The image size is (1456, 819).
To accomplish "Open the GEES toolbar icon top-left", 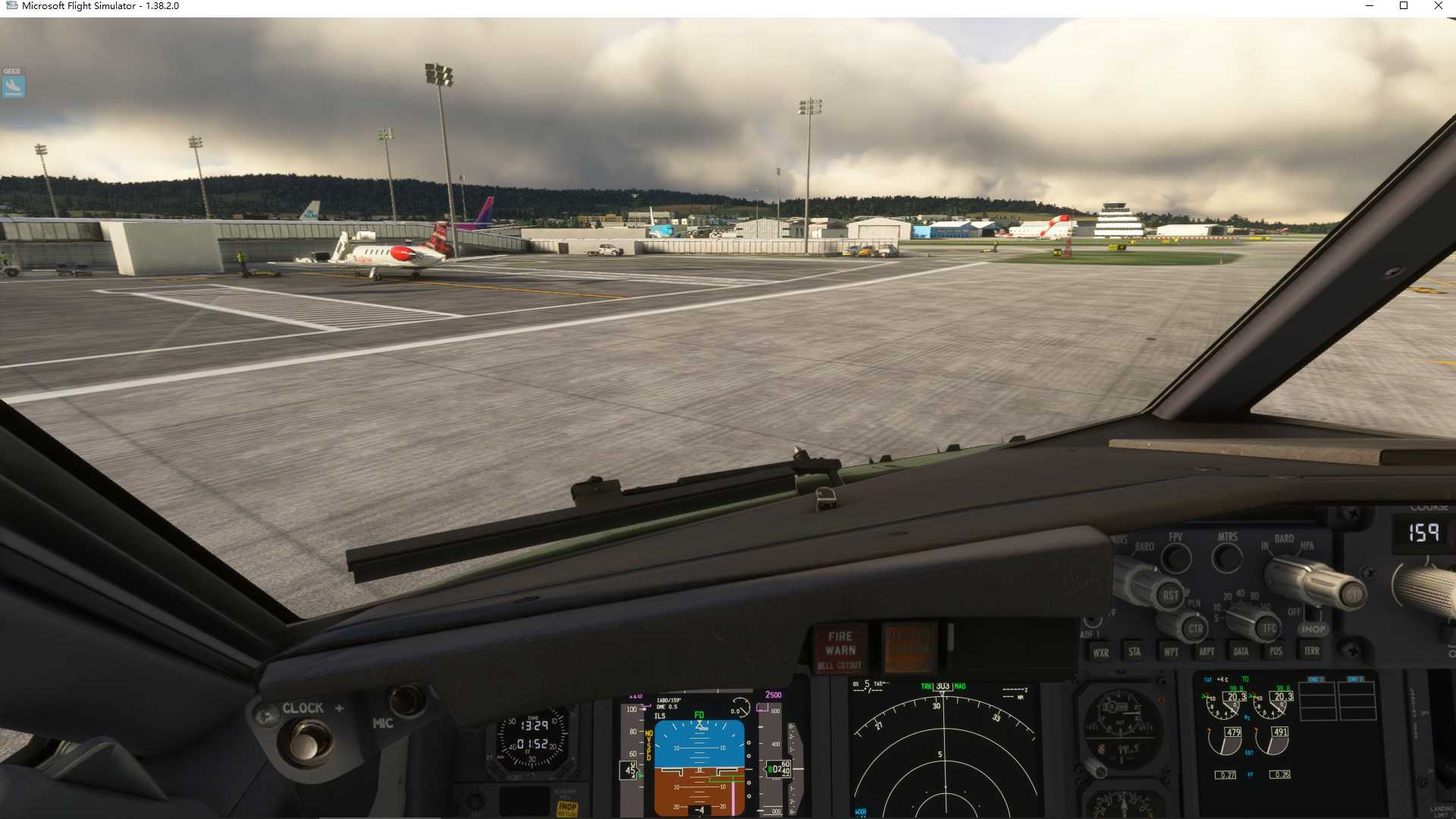I will click(x=13, y=85).
